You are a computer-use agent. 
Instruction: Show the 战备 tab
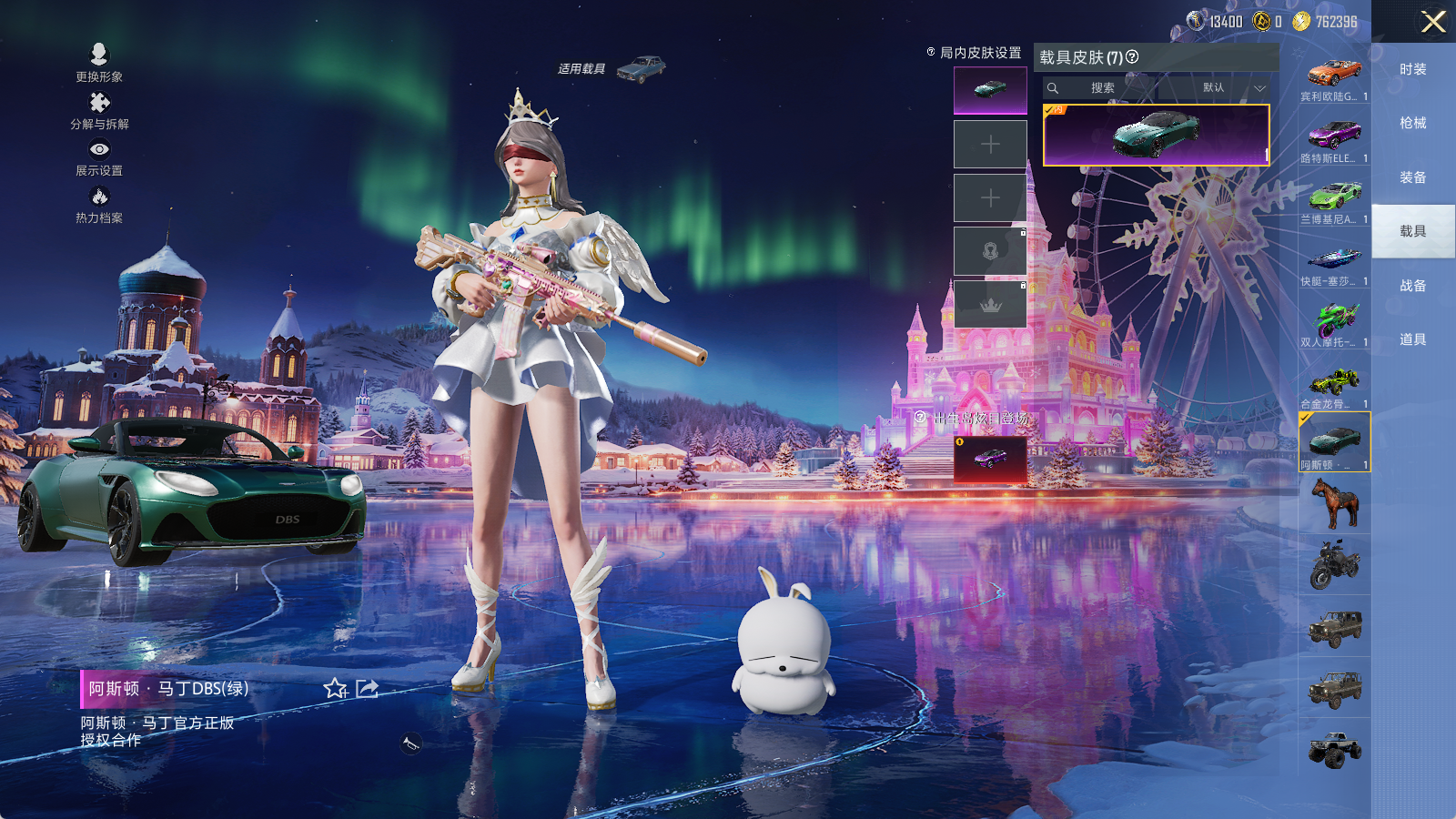tap(1412, 286)
